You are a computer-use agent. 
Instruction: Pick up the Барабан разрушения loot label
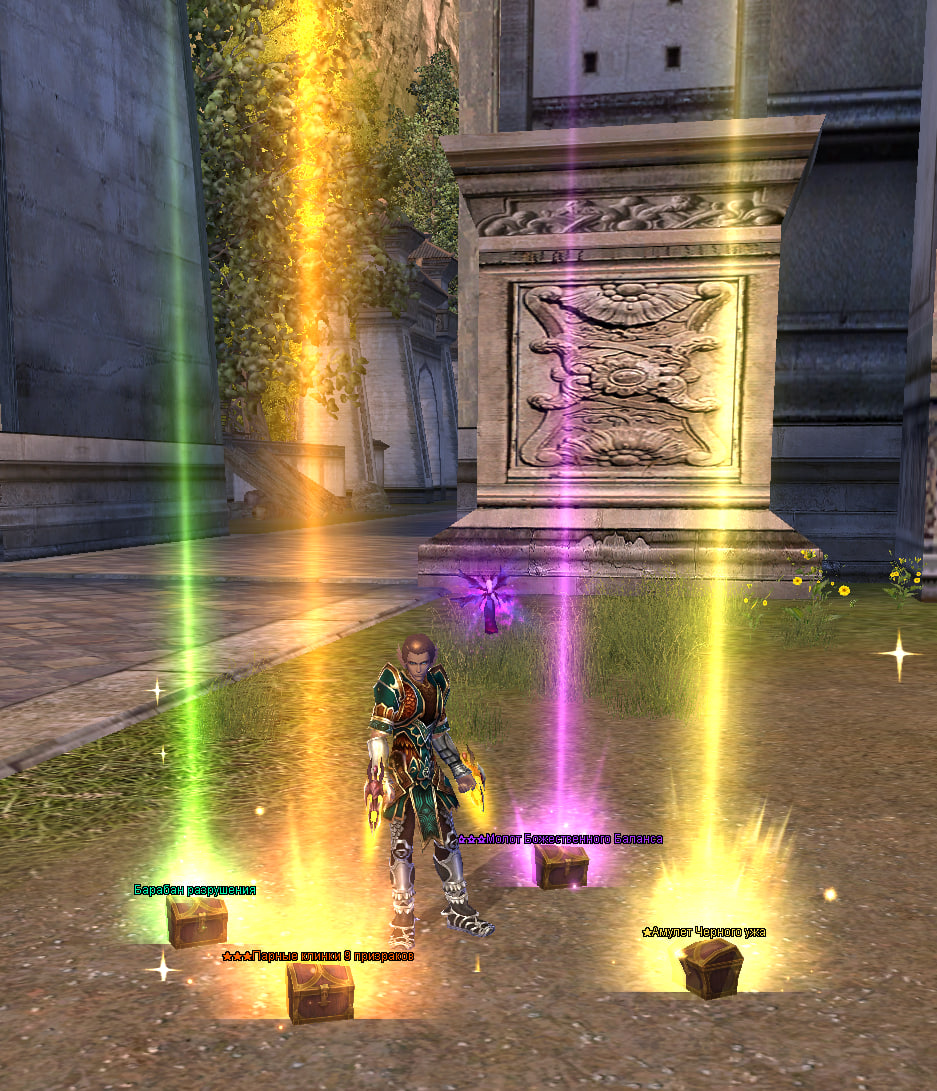pyautogui.click(x=195, y=889)
